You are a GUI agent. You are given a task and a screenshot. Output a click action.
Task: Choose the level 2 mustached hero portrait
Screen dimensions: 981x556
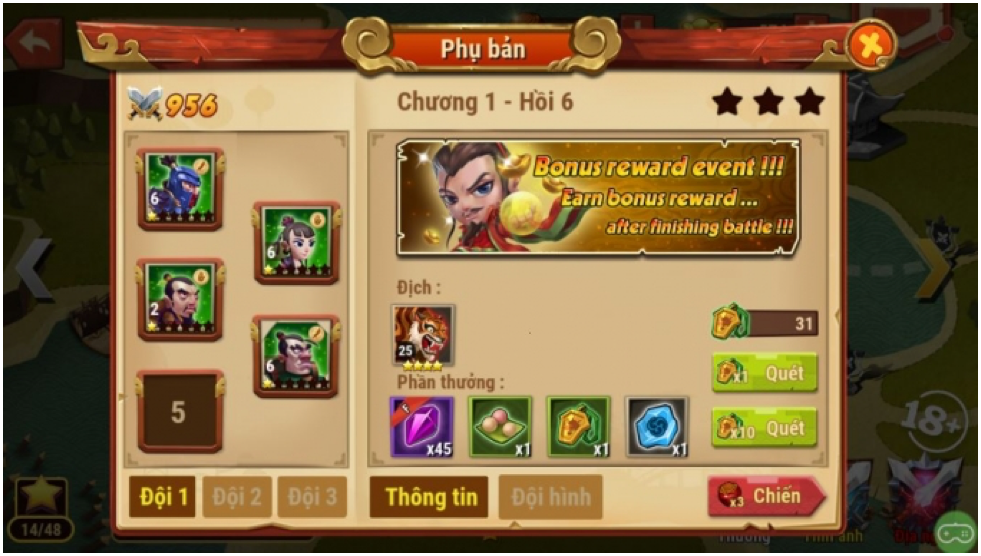(180, 299)
